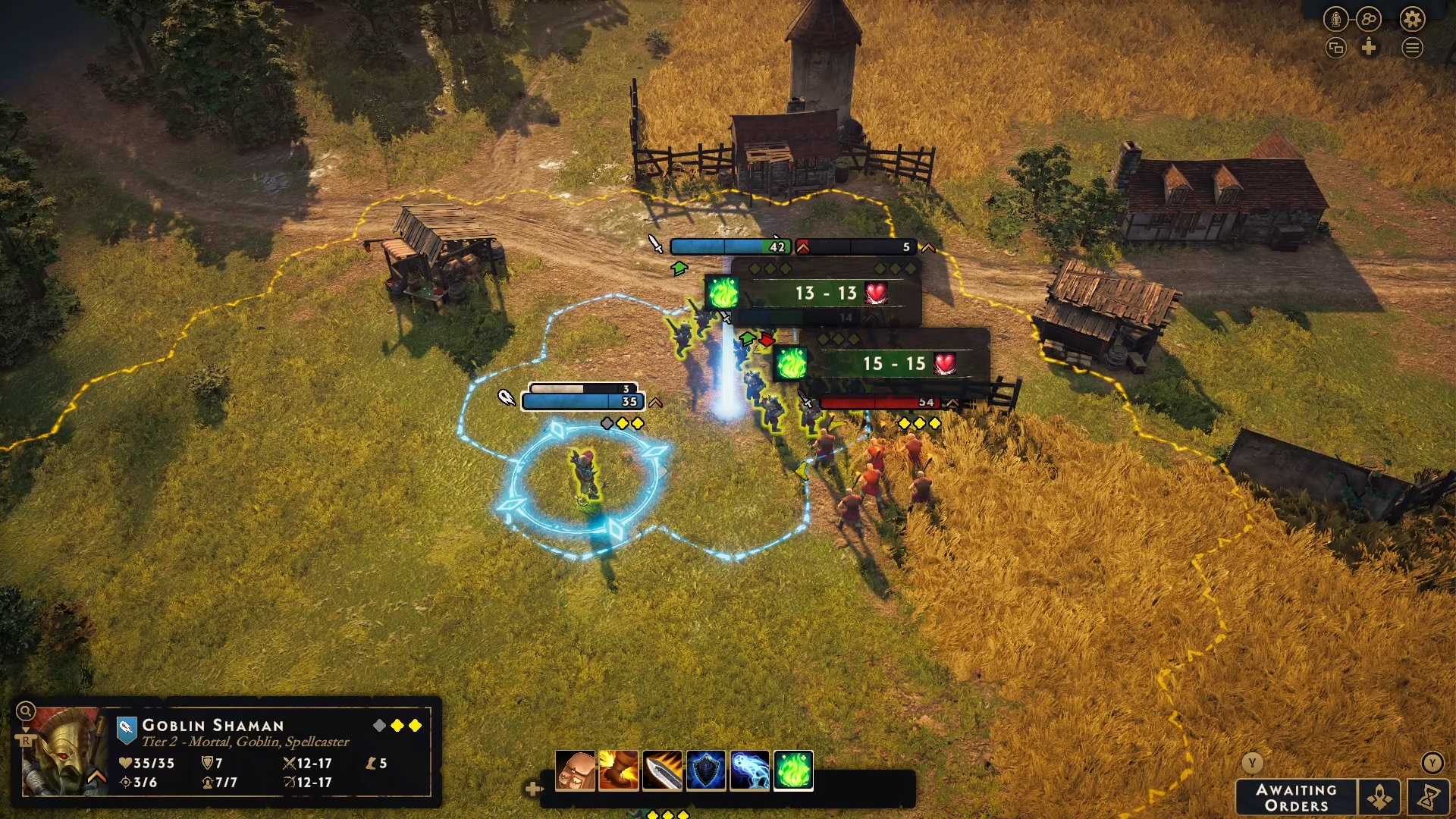Cast the blue ghost spirit spell
Image resolution: width=1456 pixels, height=819 pixels.
pyautogui.click(x=749, y=770)
